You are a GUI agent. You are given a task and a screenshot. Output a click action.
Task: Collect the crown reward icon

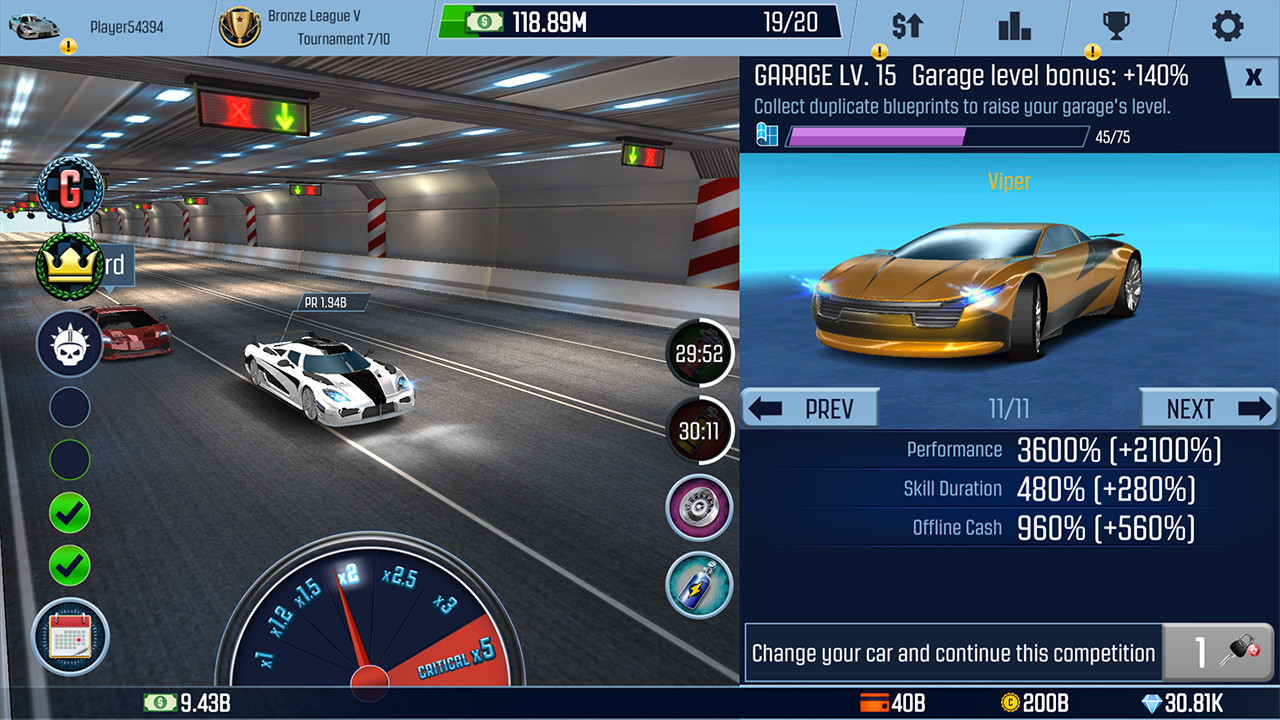(x=66, y=265)
